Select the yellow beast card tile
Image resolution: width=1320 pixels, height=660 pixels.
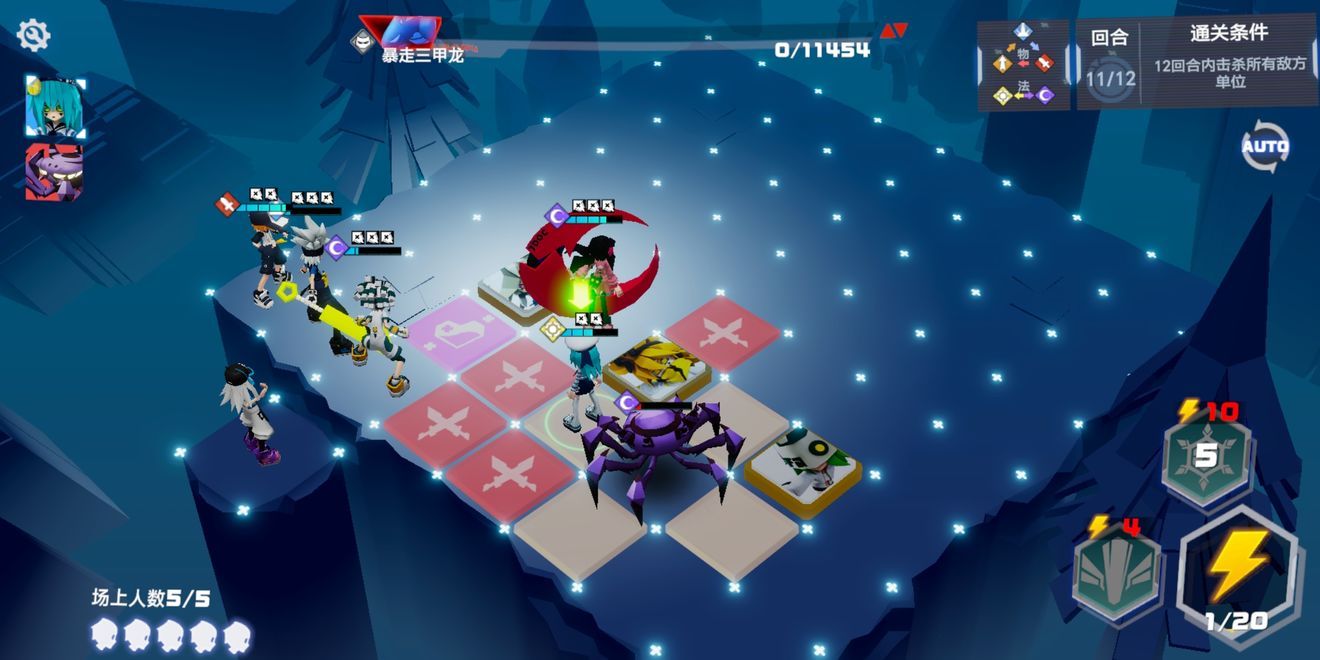(x=656, y=368)
